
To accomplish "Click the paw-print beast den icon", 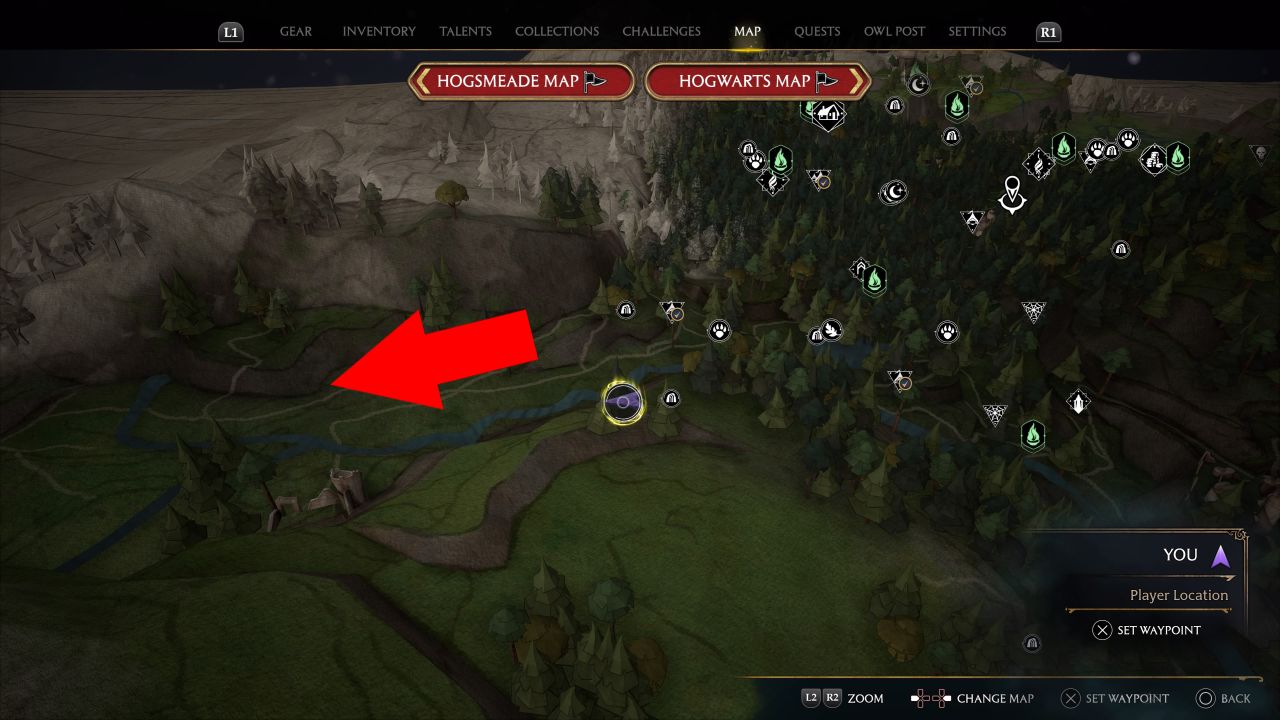I will [720, 330].
